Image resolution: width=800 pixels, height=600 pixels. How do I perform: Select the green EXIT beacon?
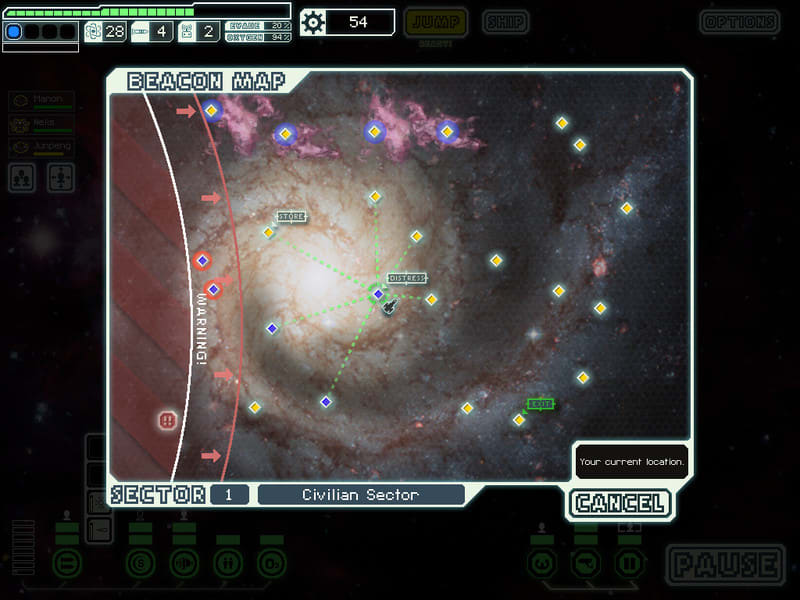[519, 419]
